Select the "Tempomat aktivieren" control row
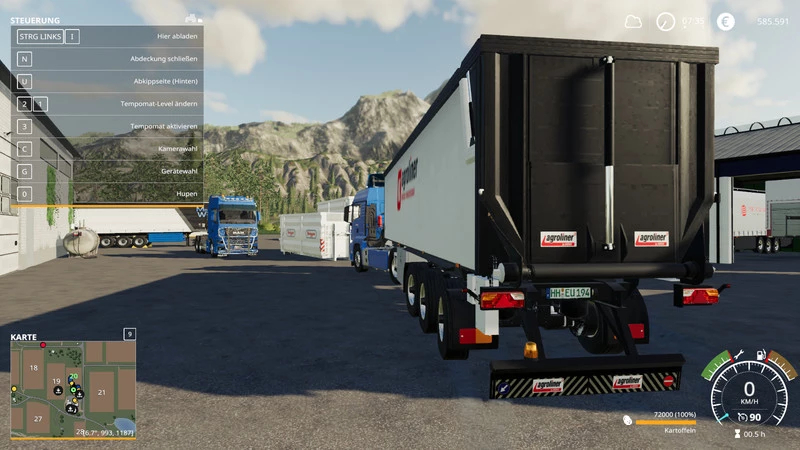Image resolution: width=800 pixels, height=450 pixels. point(107,127)
